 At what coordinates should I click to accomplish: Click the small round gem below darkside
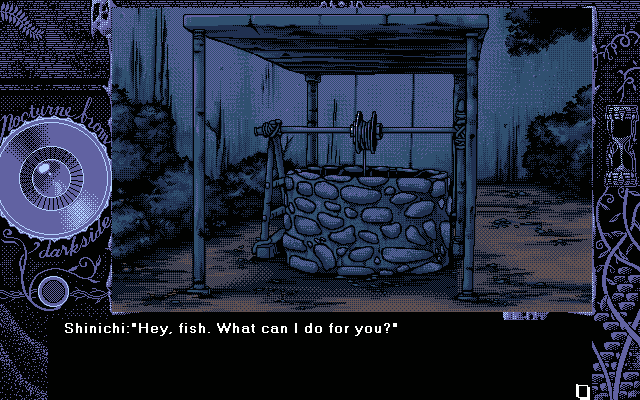pyautogui.click(x=52, y=291)
